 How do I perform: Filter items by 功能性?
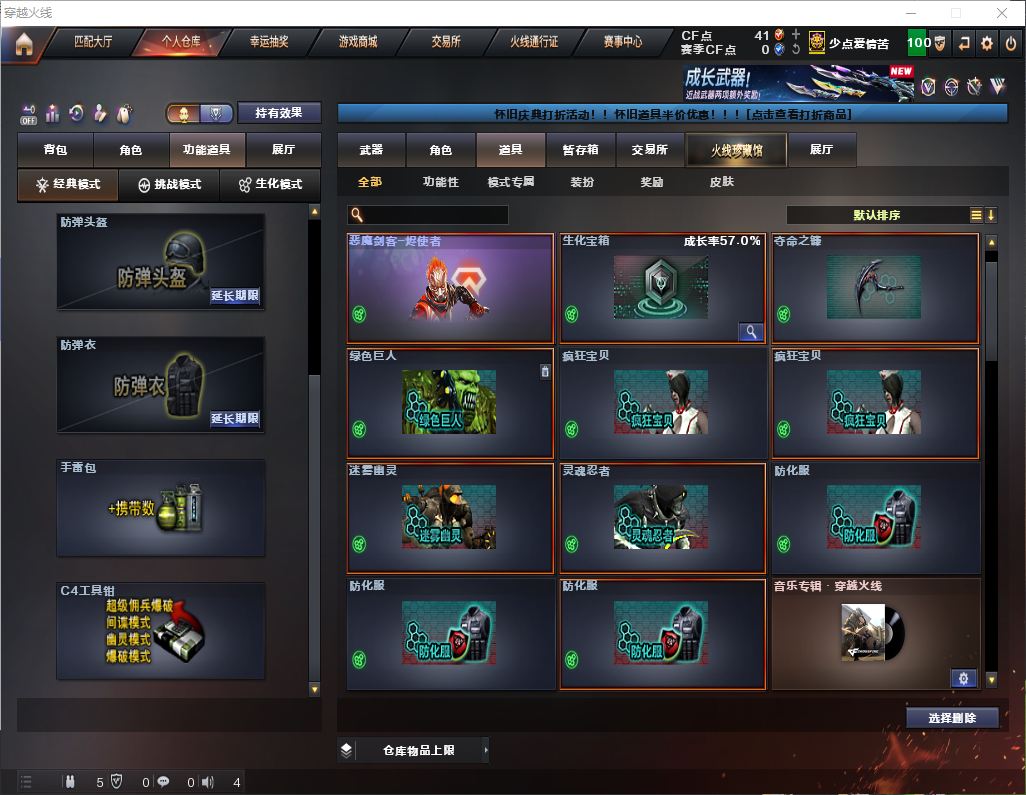click(440, 182)
